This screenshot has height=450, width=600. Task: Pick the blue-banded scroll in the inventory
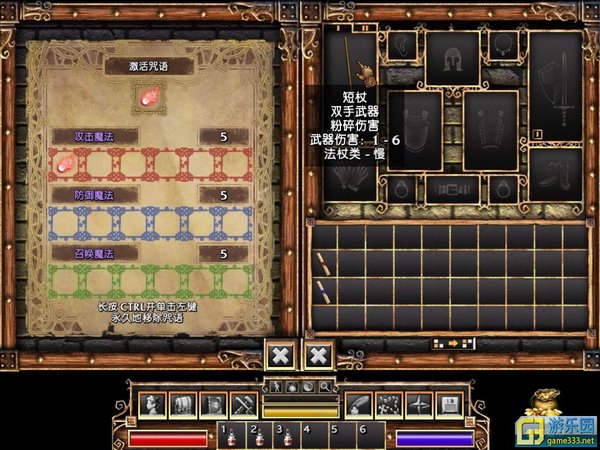(x=323, y=292)
